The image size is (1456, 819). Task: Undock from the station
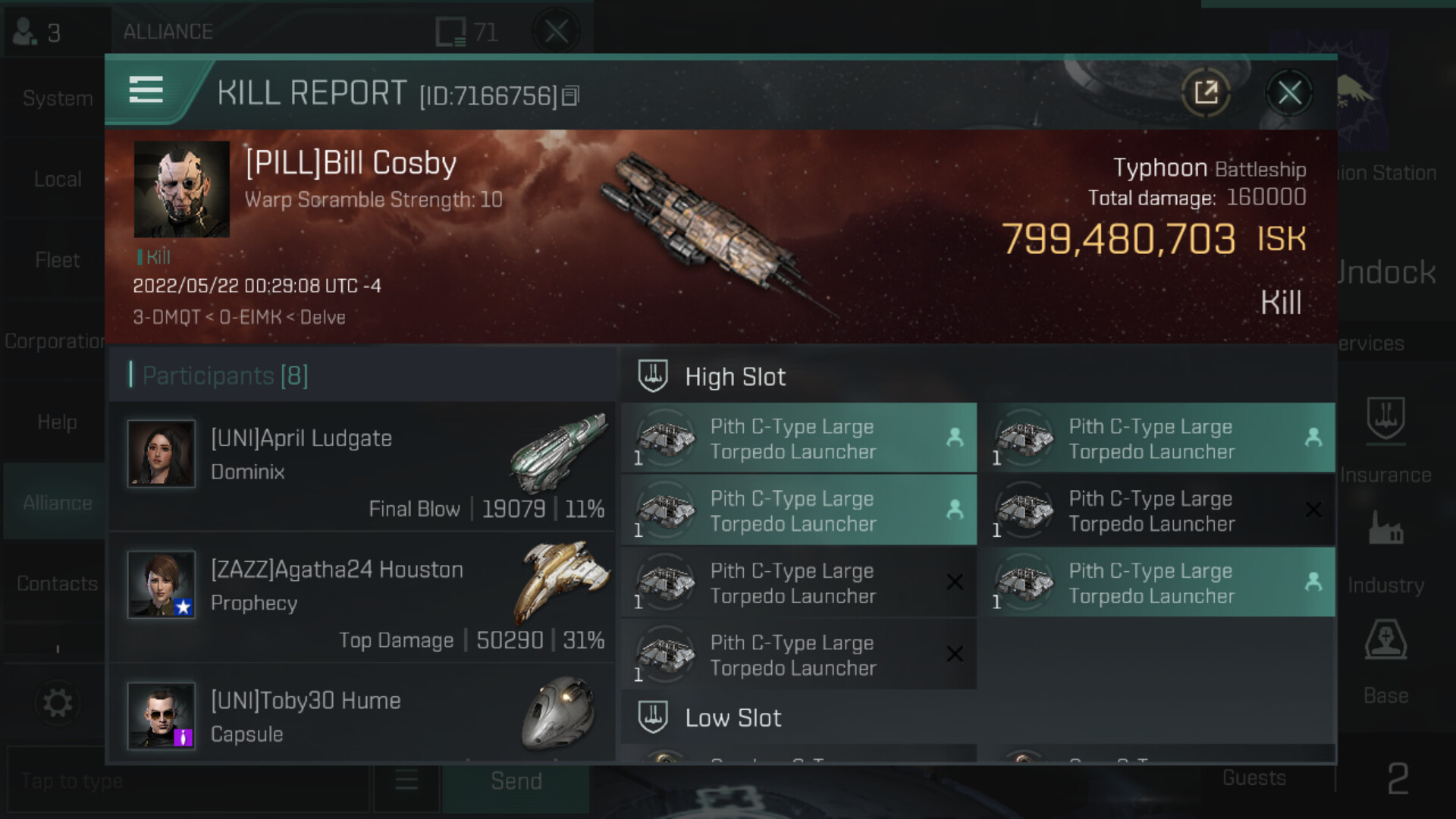[x=1385, y=273]
